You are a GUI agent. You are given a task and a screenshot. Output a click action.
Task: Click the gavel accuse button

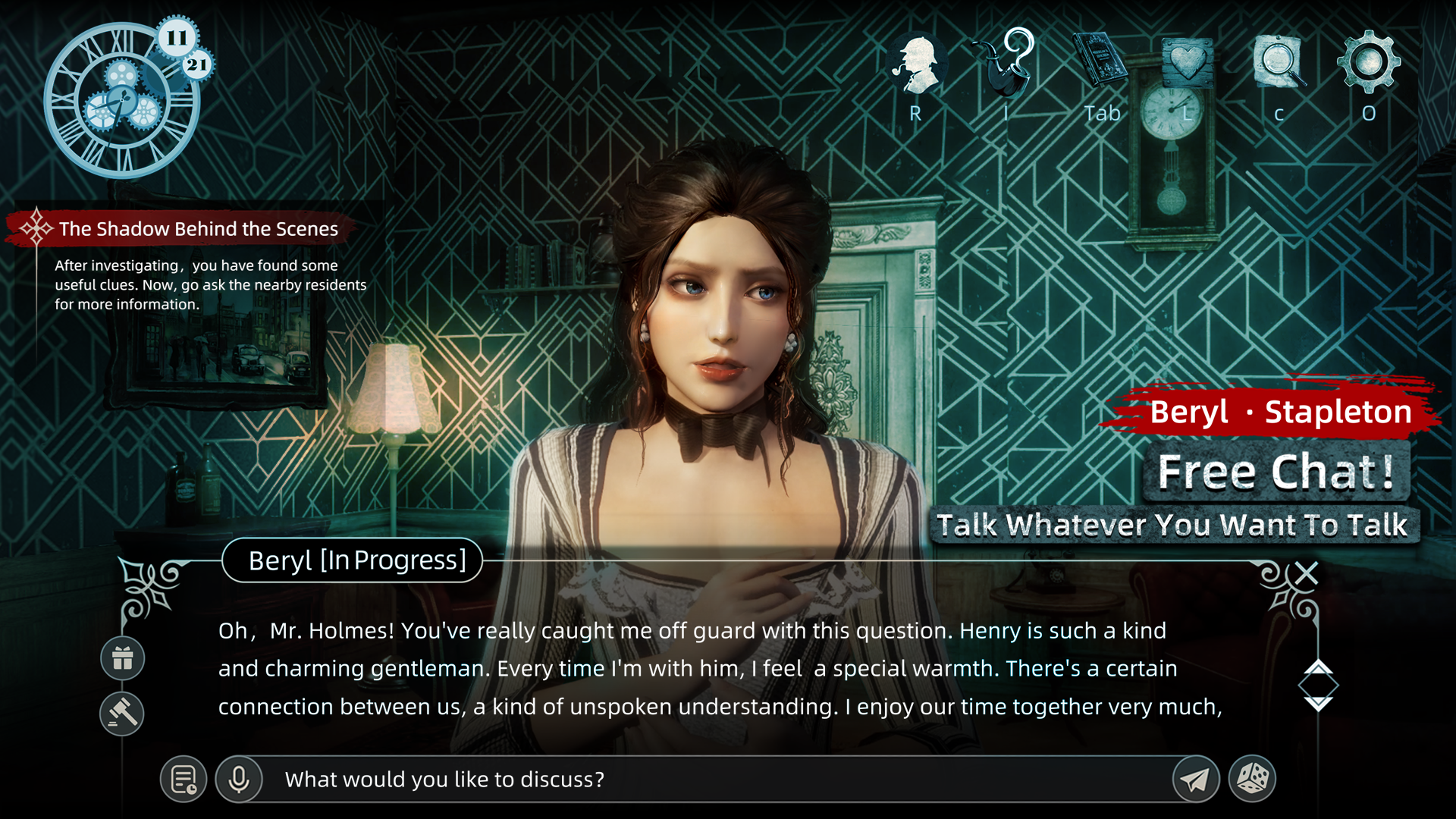coord(122,713)
